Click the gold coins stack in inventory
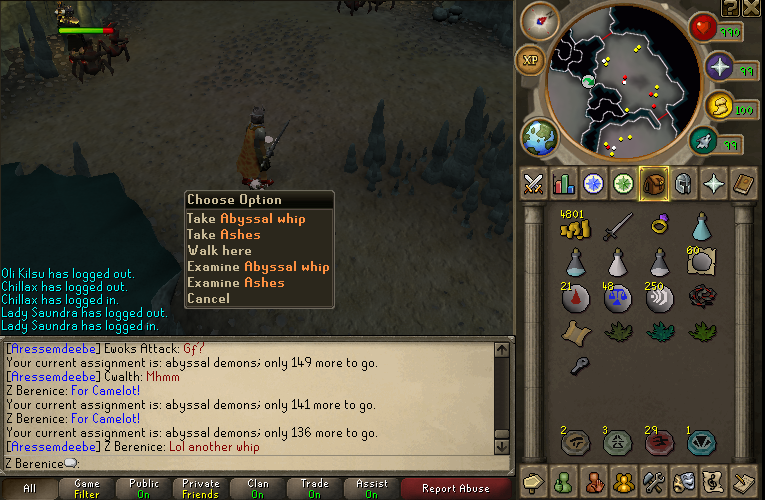The height and width of the screenshot is (500, 765). tap(574, 228)
